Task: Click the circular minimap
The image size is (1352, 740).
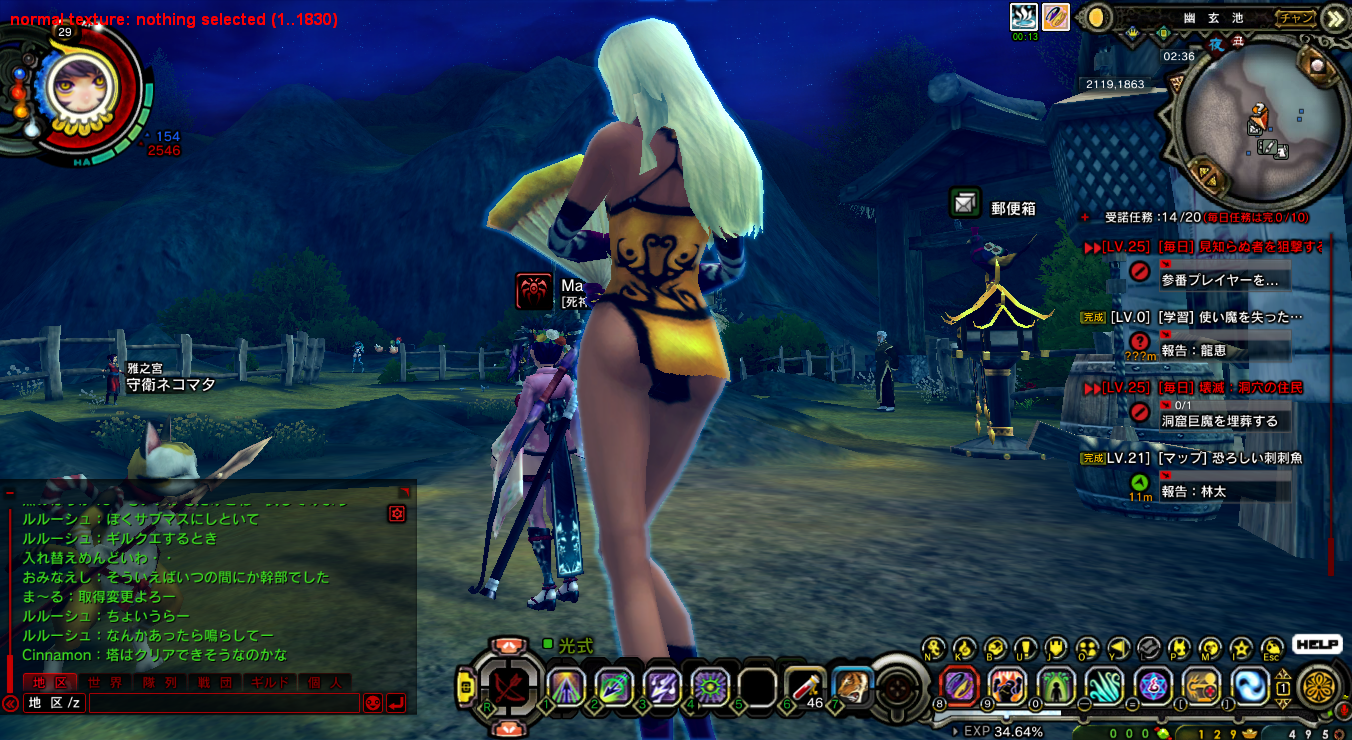Action: pos(1262,125)
